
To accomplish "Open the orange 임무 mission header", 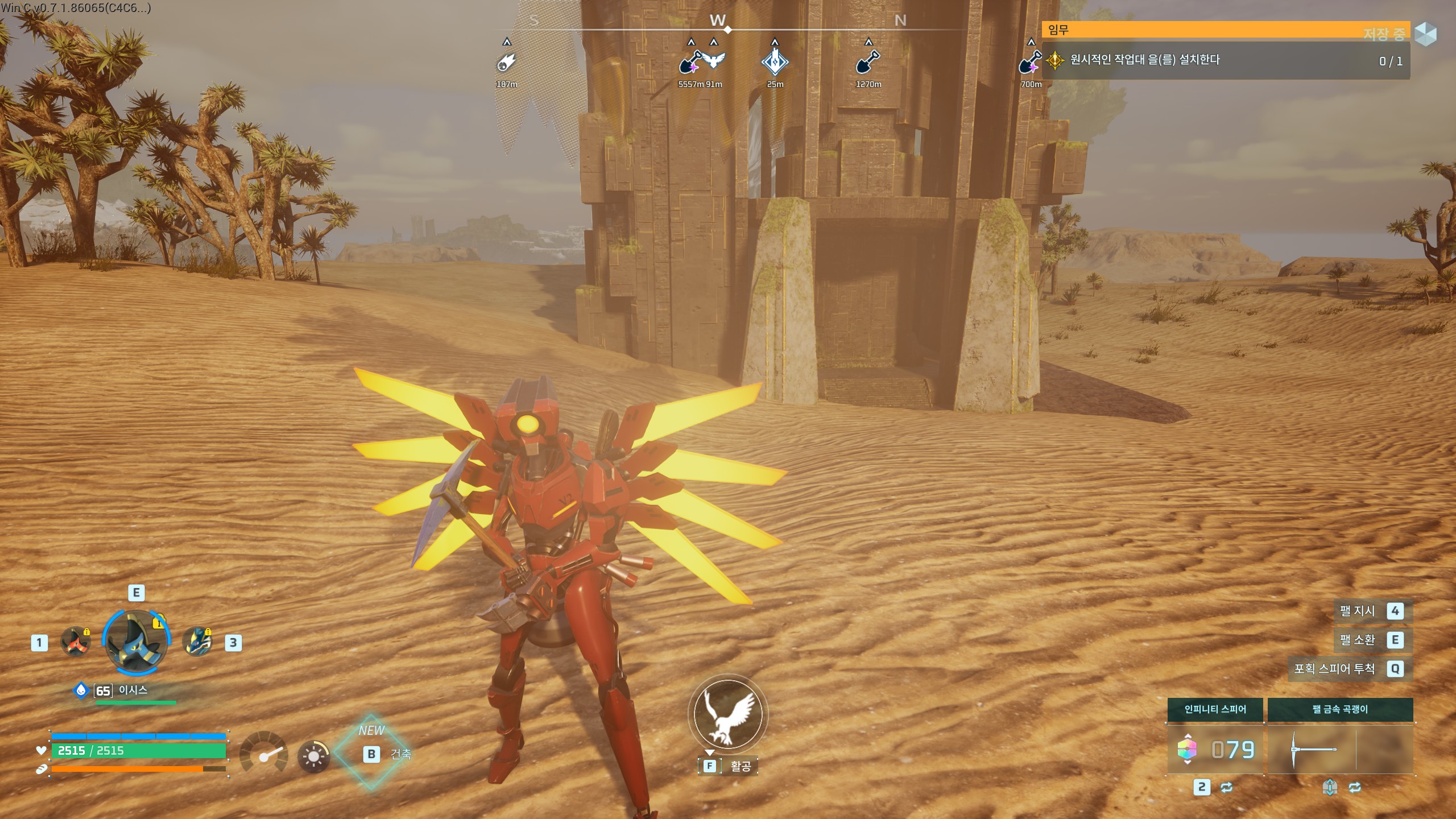I will pos(1223,30).
